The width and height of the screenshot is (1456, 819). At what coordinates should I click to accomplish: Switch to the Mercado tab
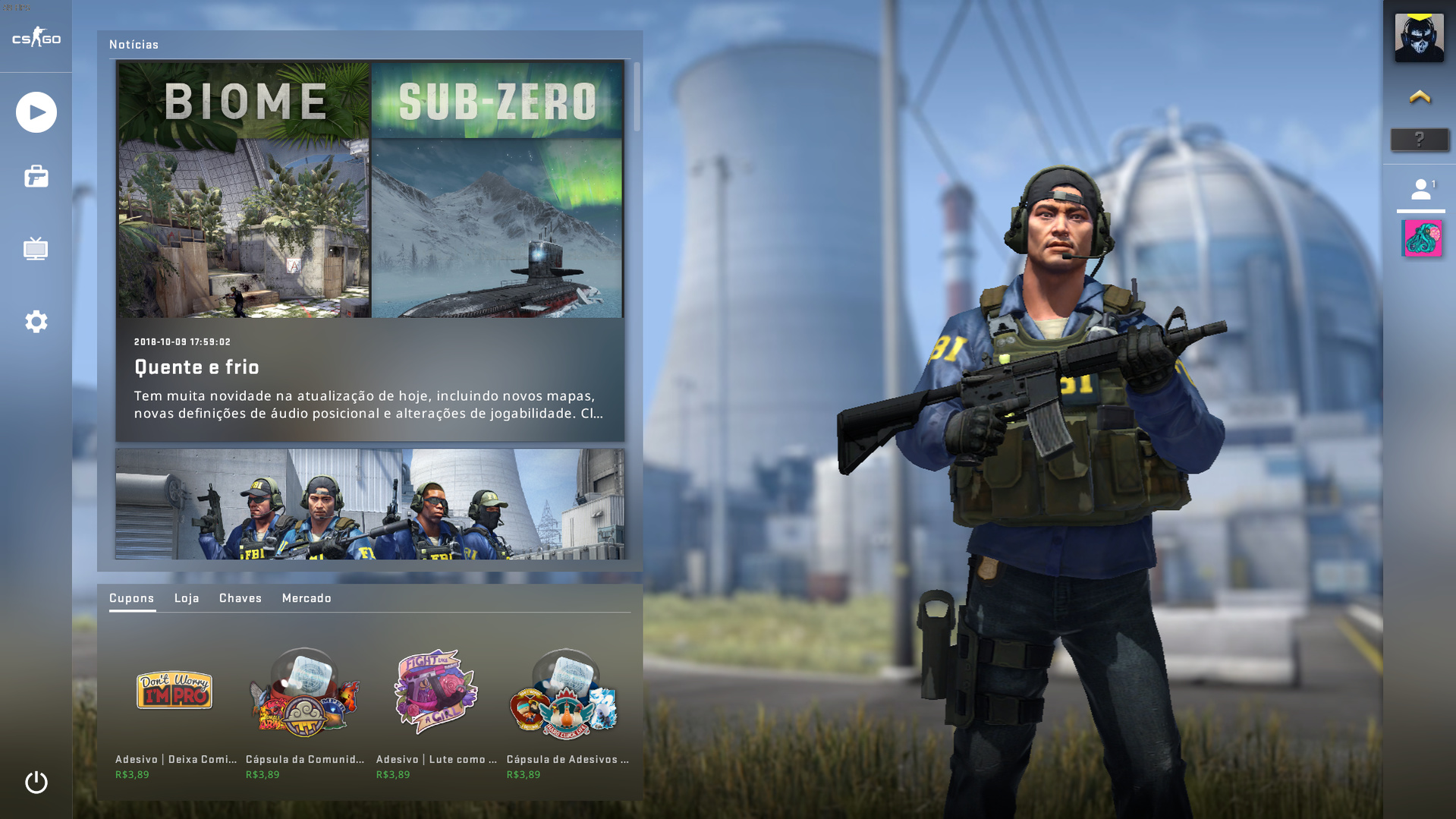click(307, 598)
